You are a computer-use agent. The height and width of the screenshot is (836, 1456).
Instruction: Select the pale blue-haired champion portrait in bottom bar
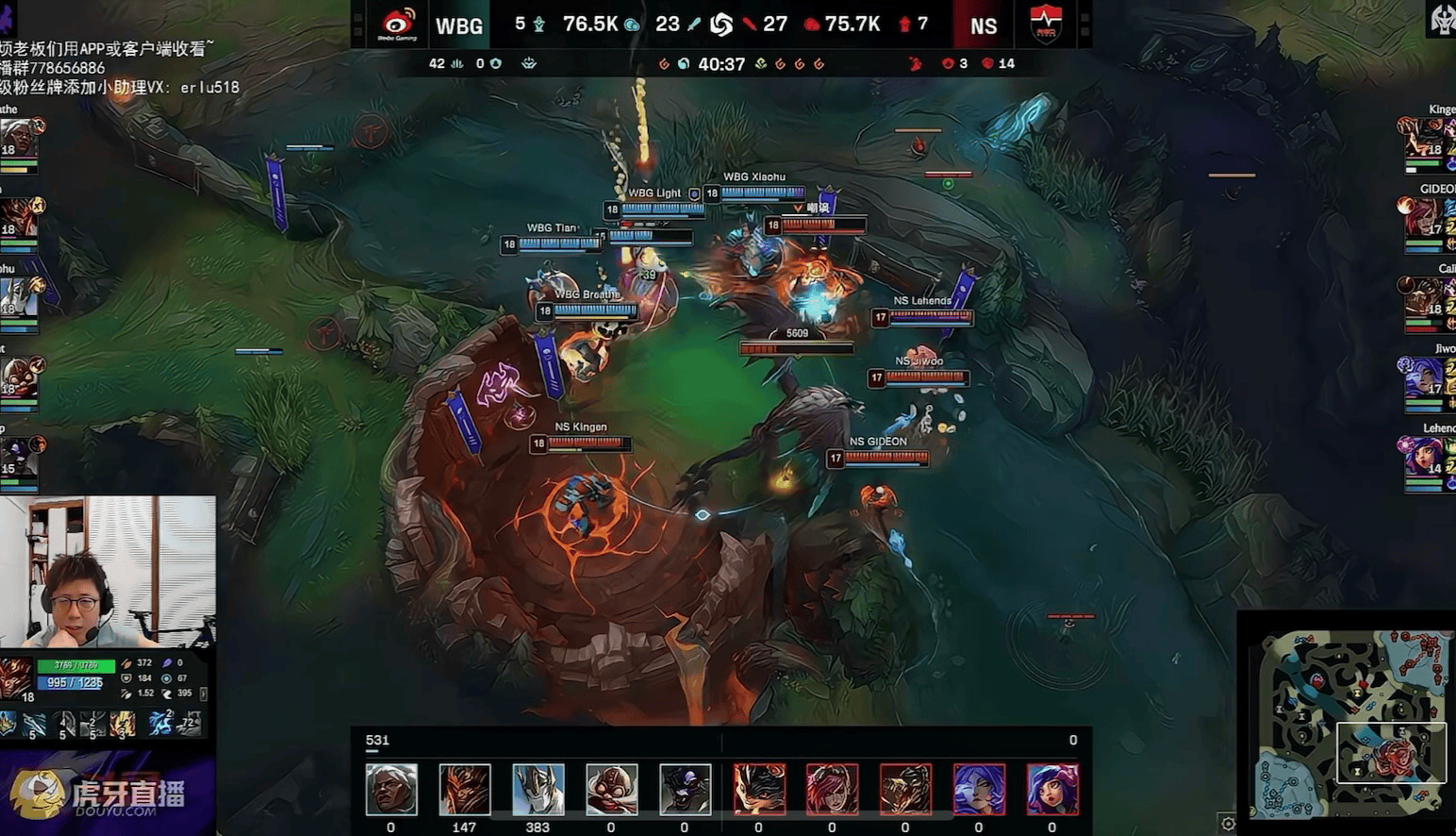click(x=979, y=790)
